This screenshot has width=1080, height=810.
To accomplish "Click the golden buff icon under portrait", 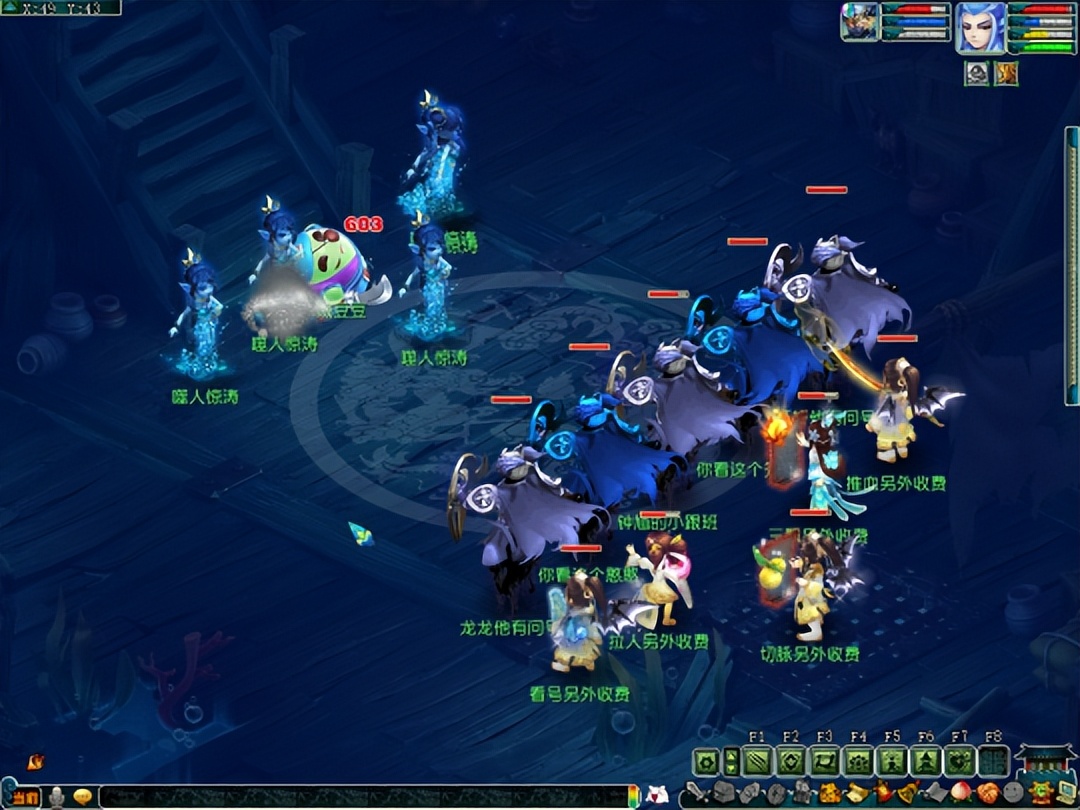I will (1005, 73).
